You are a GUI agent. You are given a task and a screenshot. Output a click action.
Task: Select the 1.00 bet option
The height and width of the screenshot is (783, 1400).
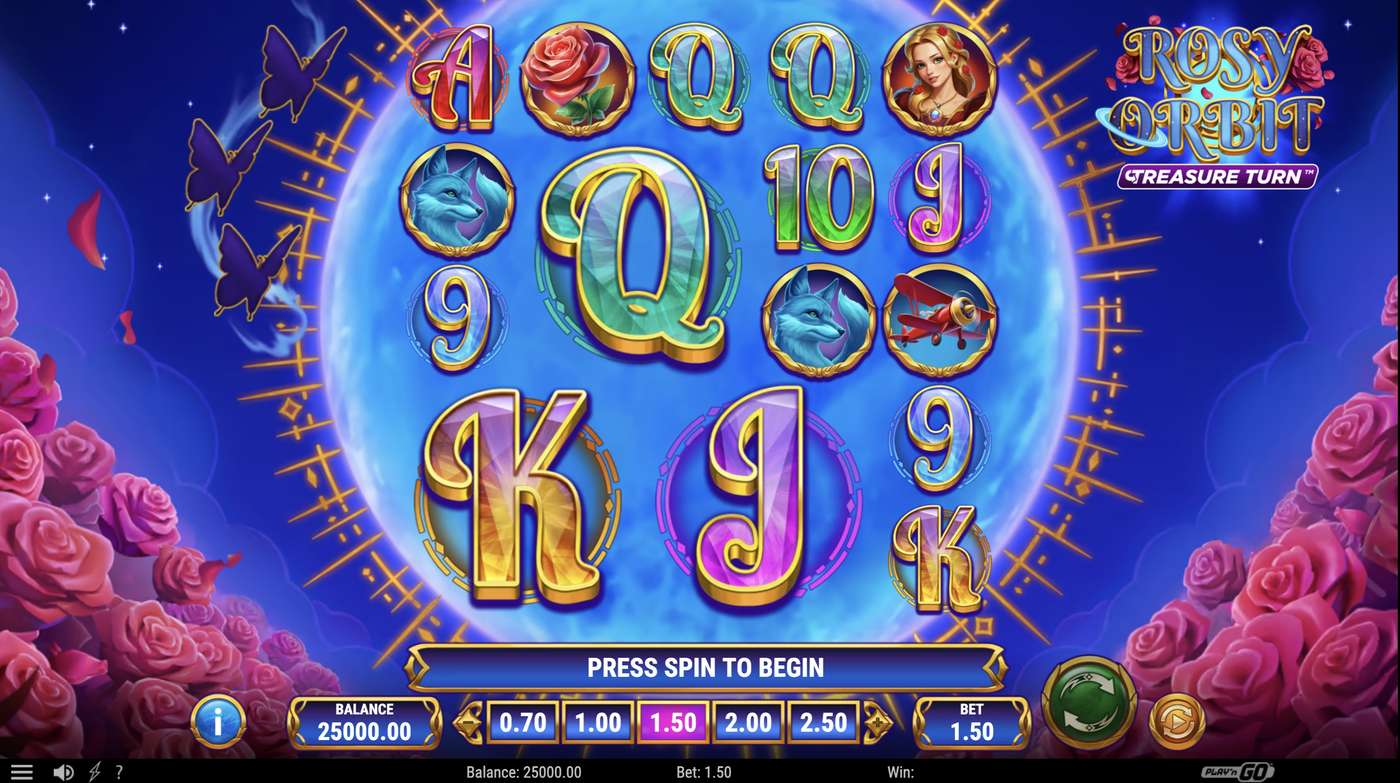click(599, 720)
